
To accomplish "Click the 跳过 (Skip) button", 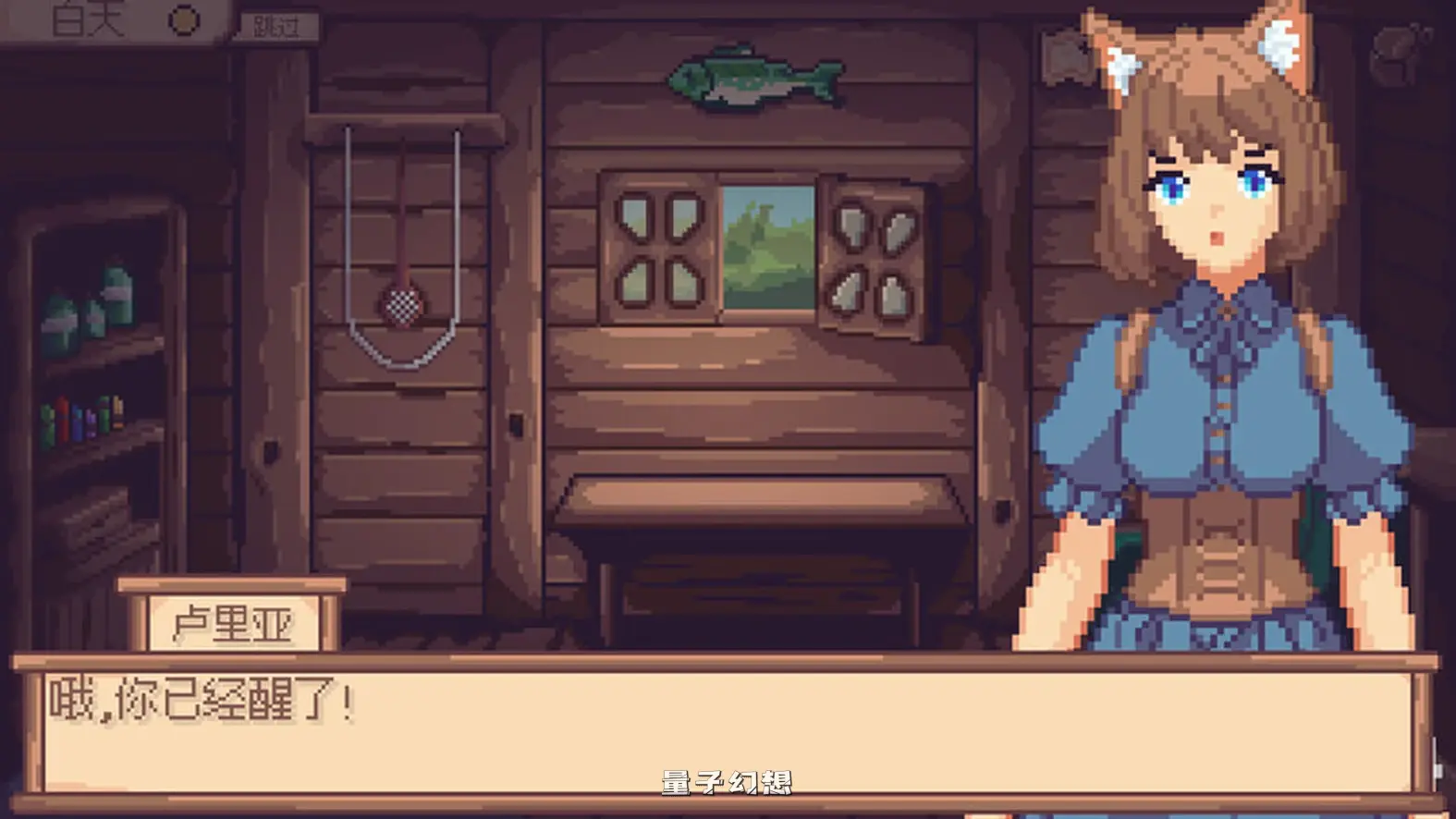I will 277,25.
